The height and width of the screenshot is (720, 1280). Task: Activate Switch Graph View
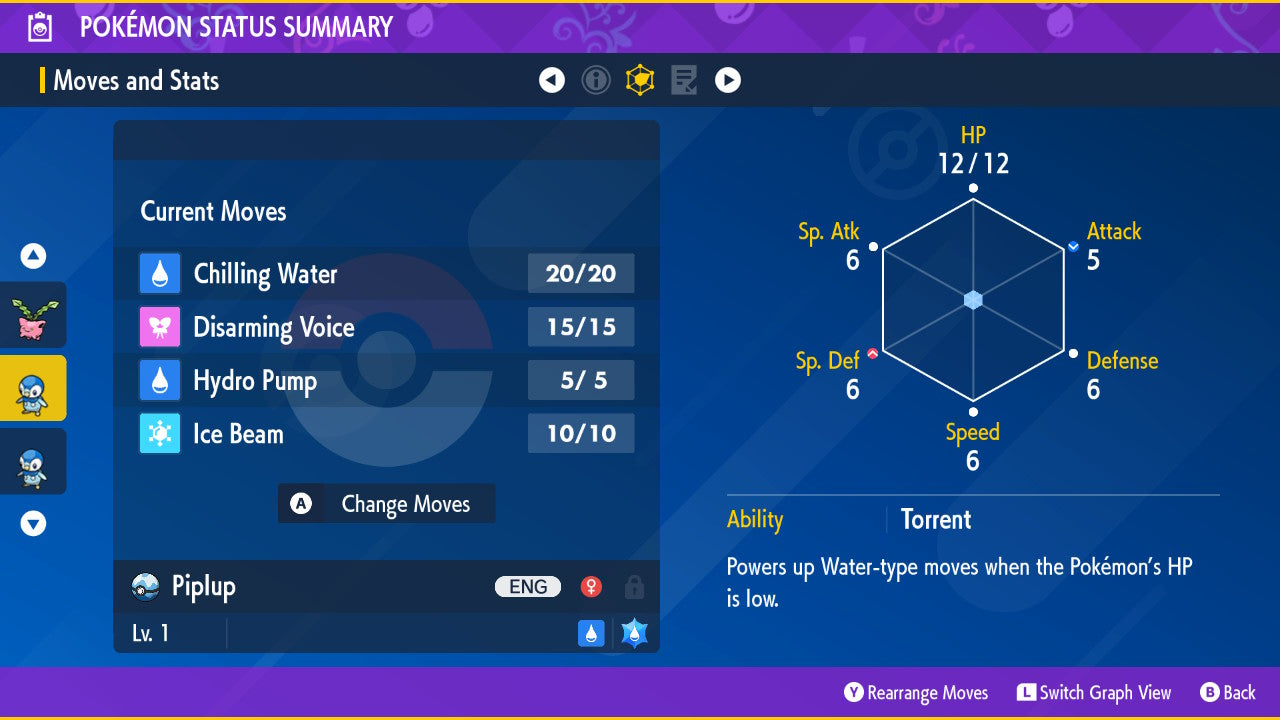coord(1094,693)
